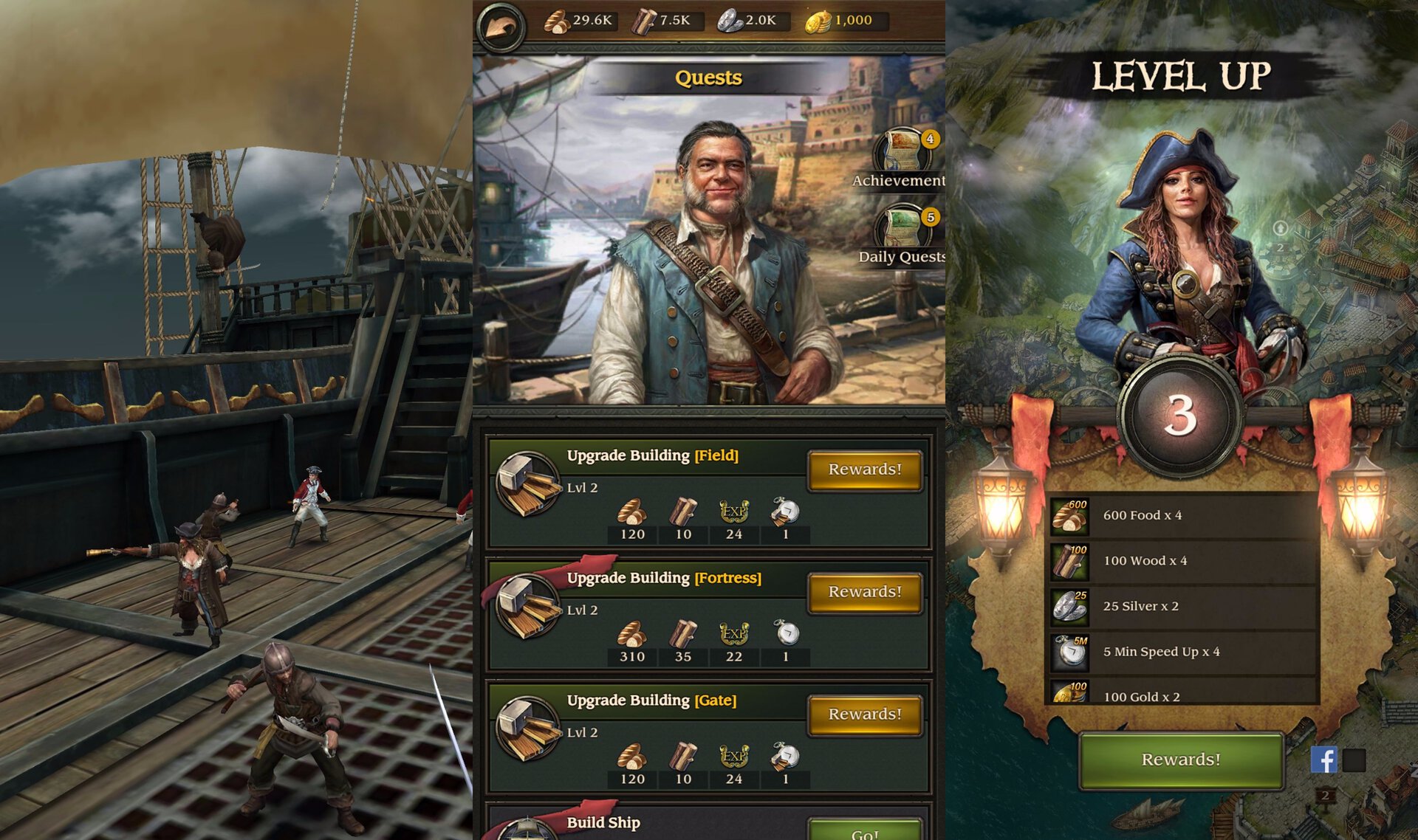Image resolution: width=1418 pixels, height=840 pixels.
Task: Collect level up rewards with green button
Action: click(1180, 760)
